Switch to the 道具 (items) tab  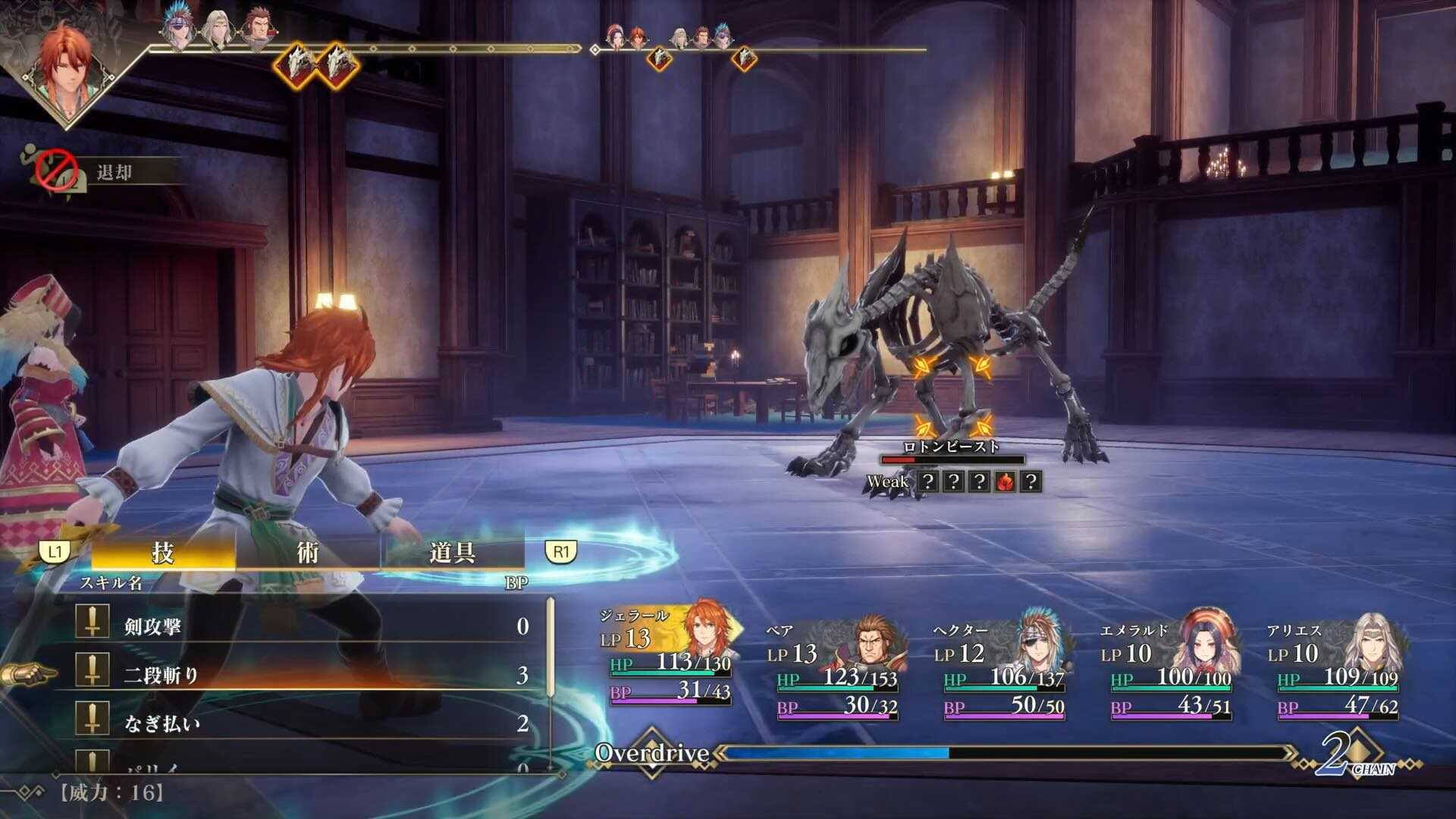(x=450, y=553)
